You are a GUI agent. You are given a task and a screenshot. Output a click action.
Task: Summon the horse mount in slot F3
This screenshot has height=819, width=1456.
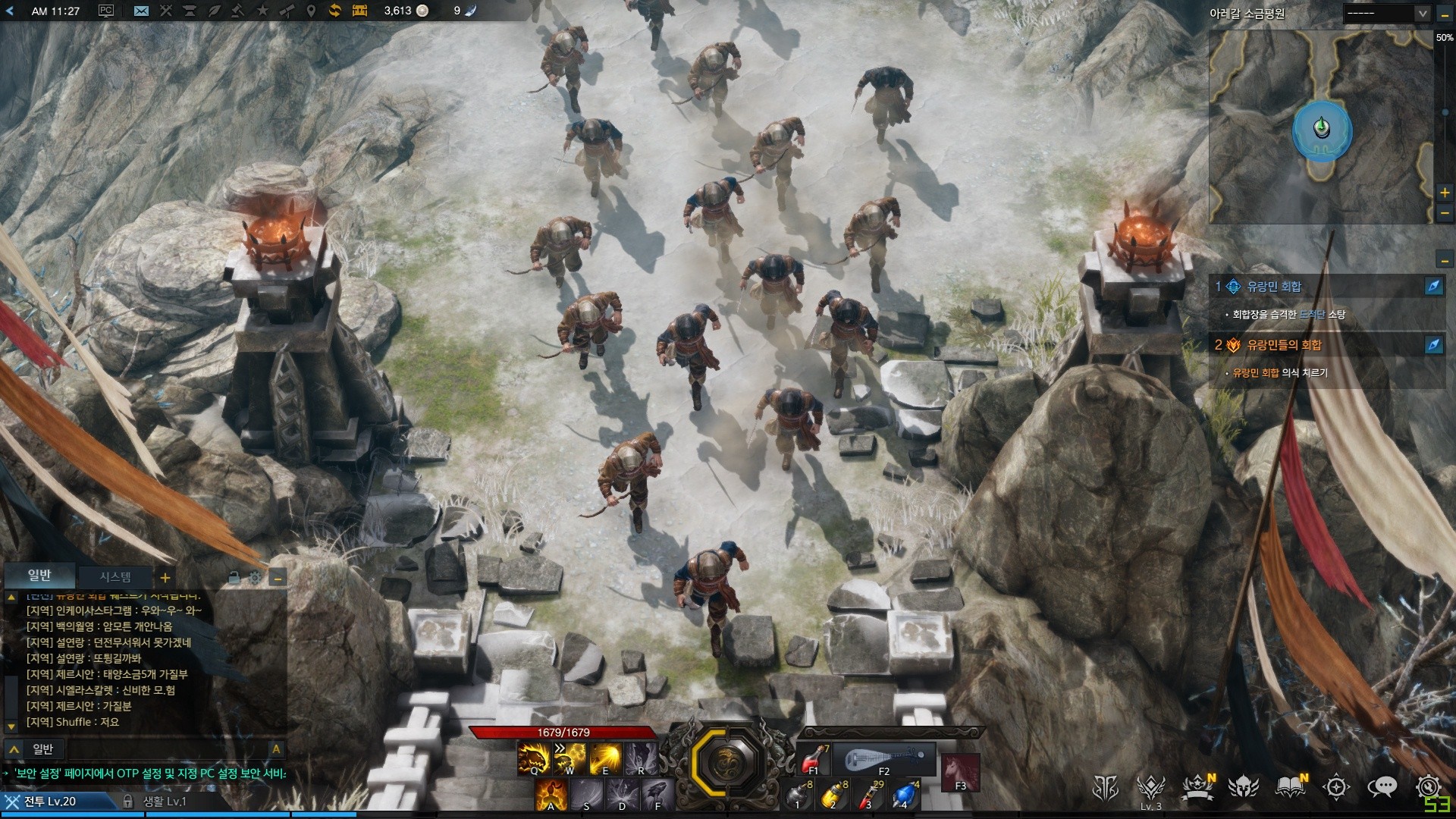960,772
